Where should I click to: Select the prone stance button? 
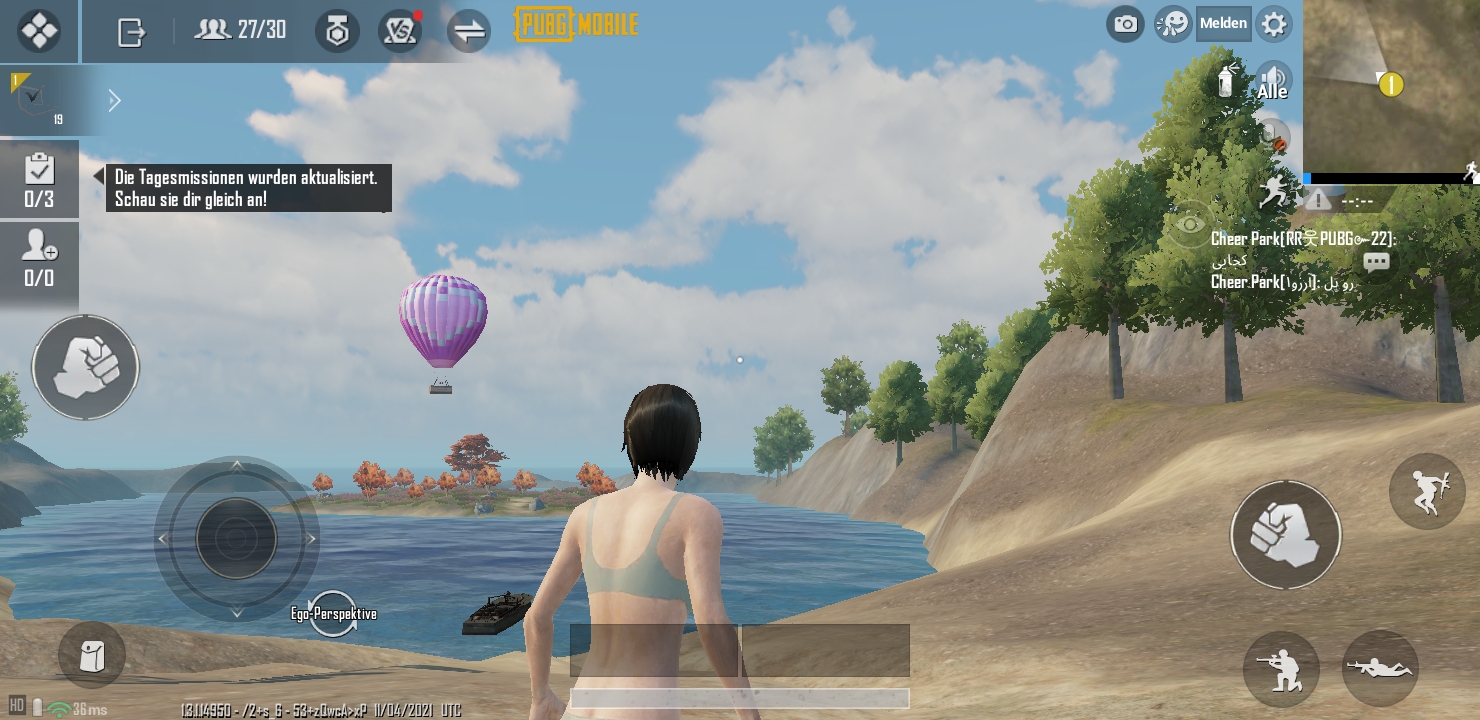coord(1380,667)
